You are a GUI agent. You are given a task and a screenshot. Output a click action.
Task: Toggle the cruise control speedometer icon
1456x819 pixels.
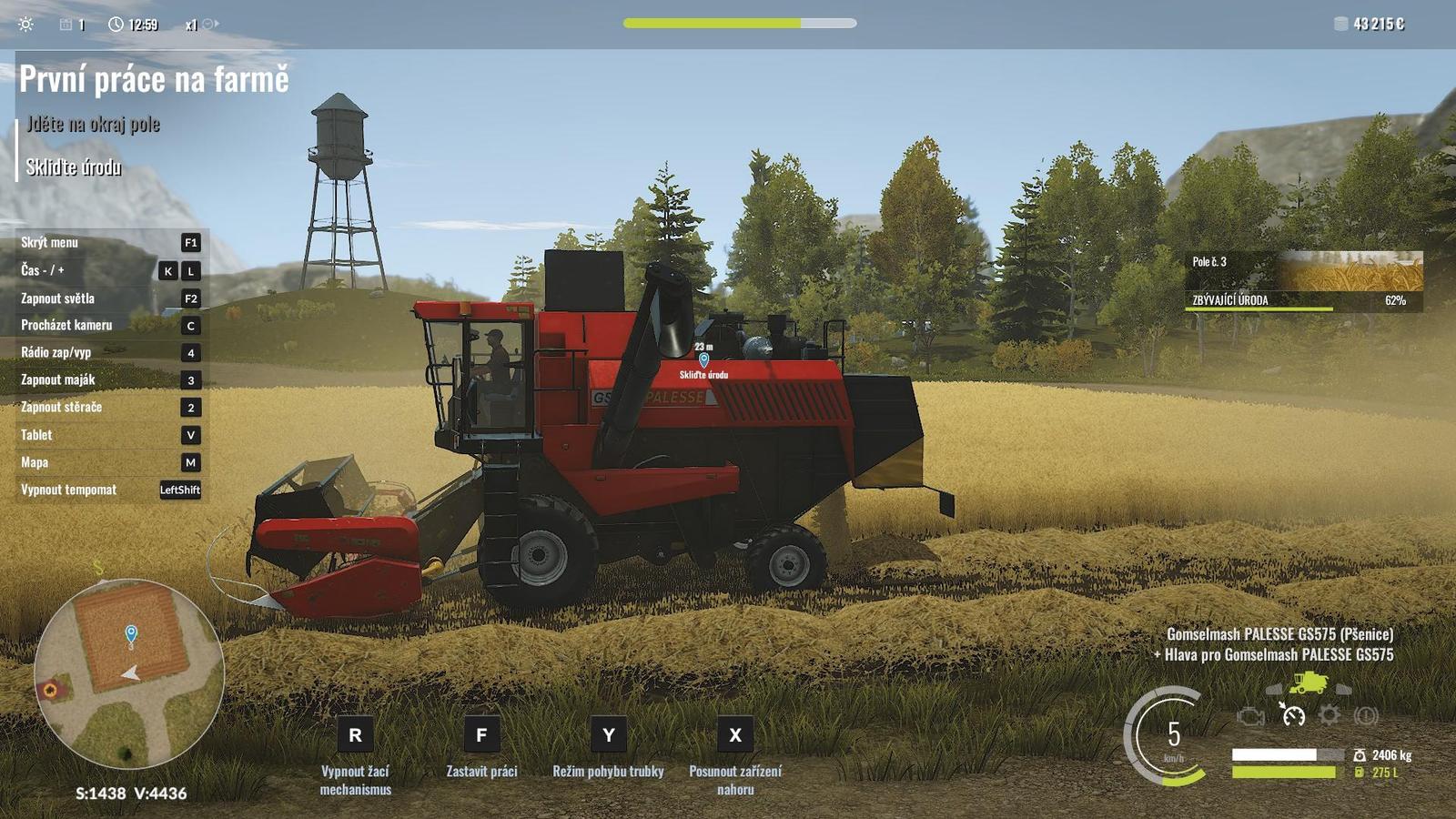[1292, 715]
